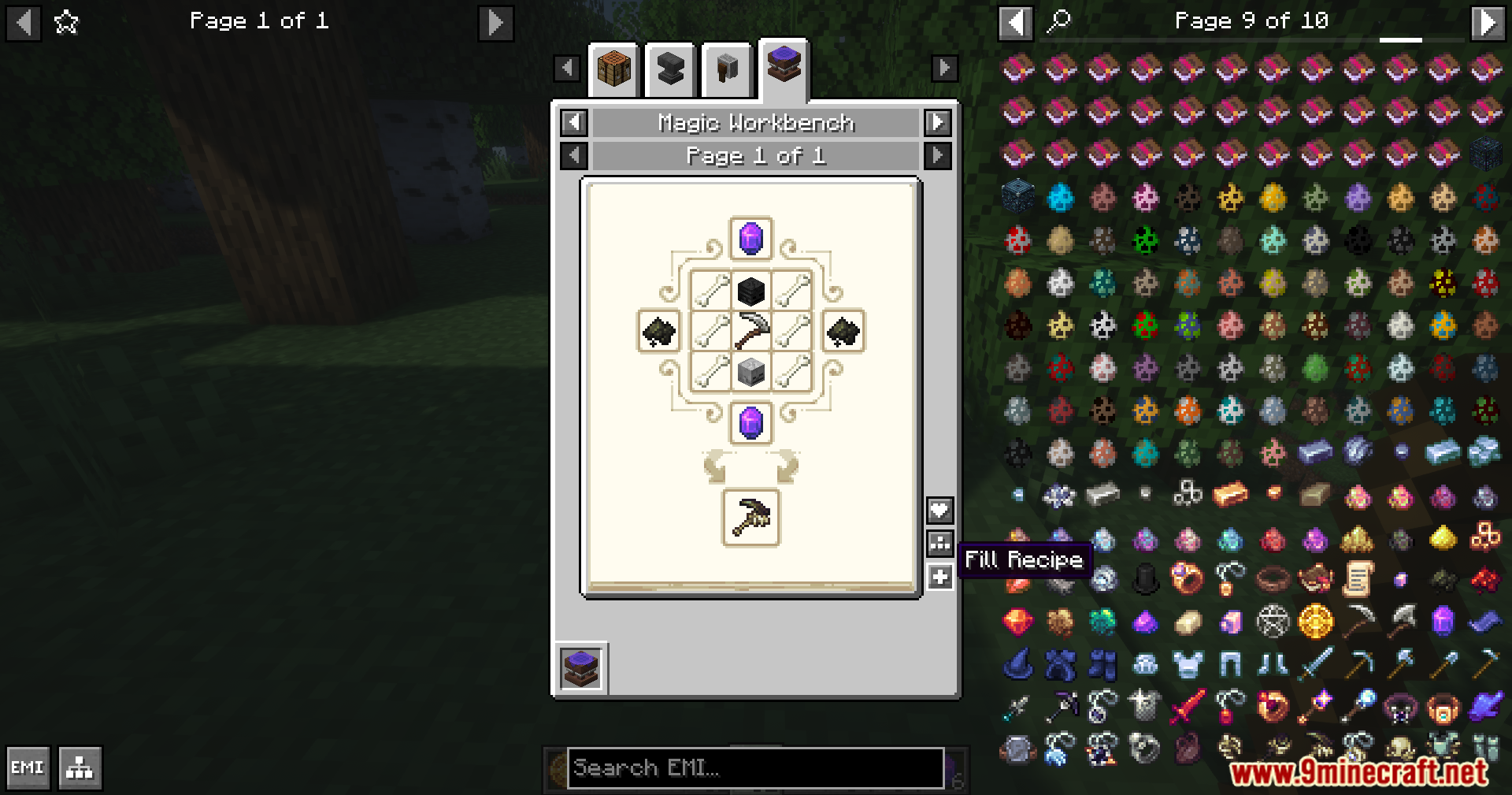This screenshot has width=1512, height=795.
Task: Toggle the favorites panel via the star icon
Action: click(x=67, y=21)
